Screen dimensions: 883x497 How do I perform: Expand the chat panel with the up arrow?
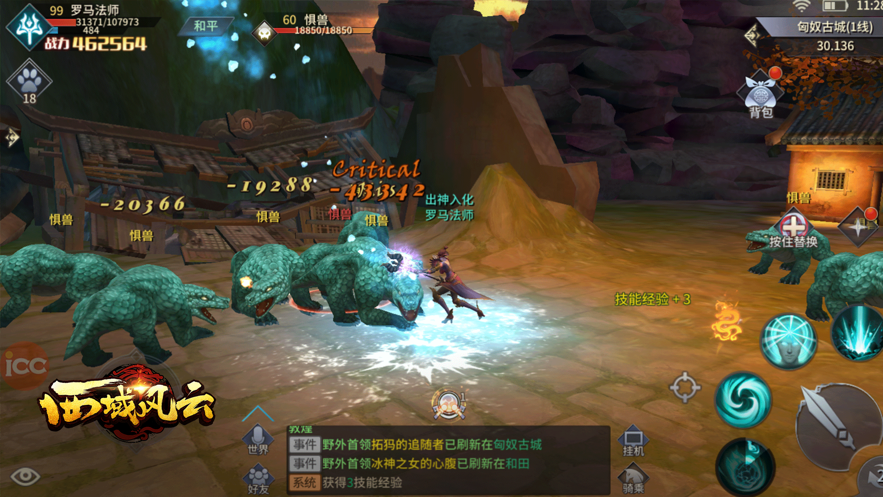pos(258,412)
